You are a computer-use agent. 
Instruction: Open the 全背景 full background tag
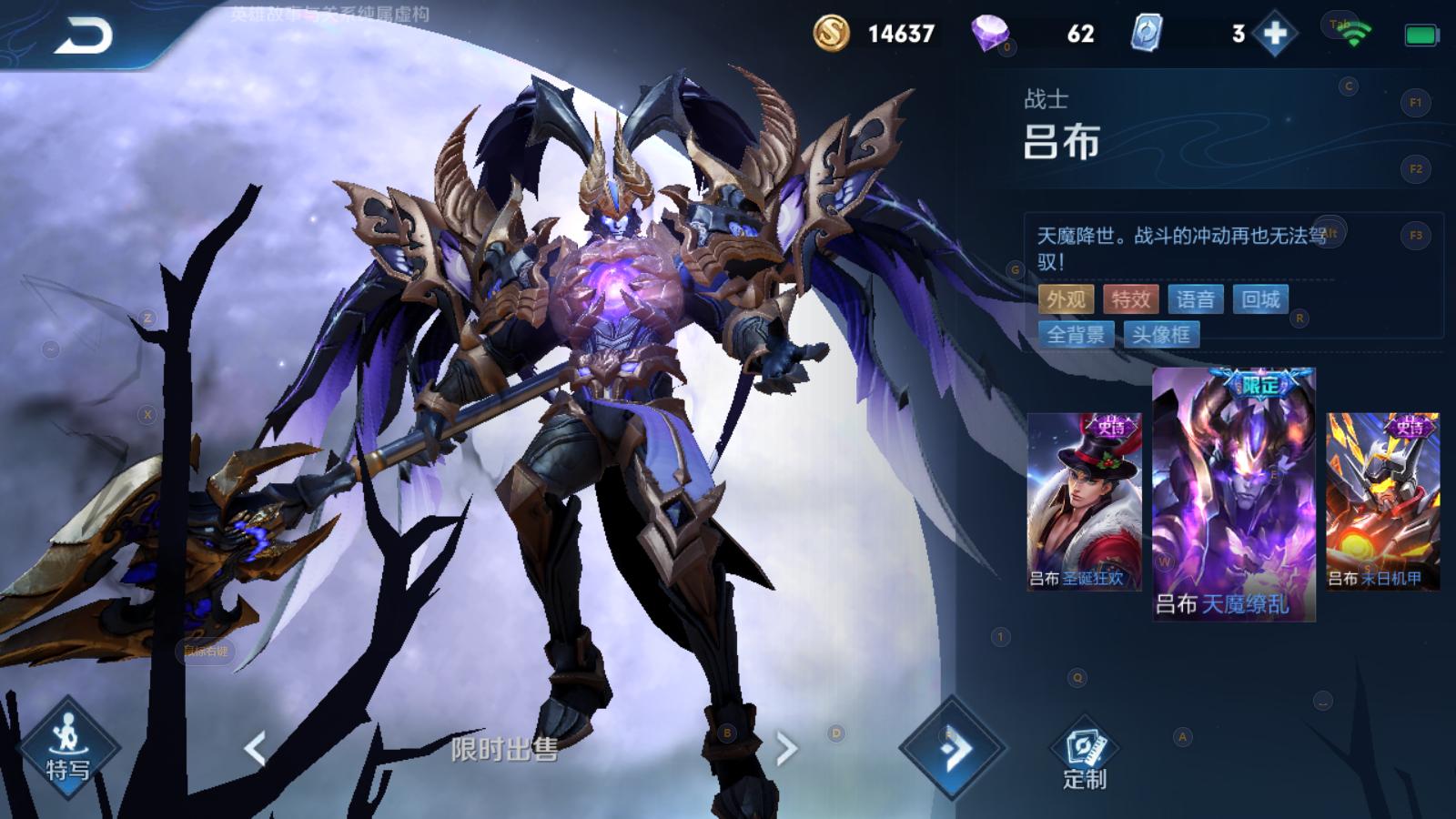click(x=1076, y=335)
